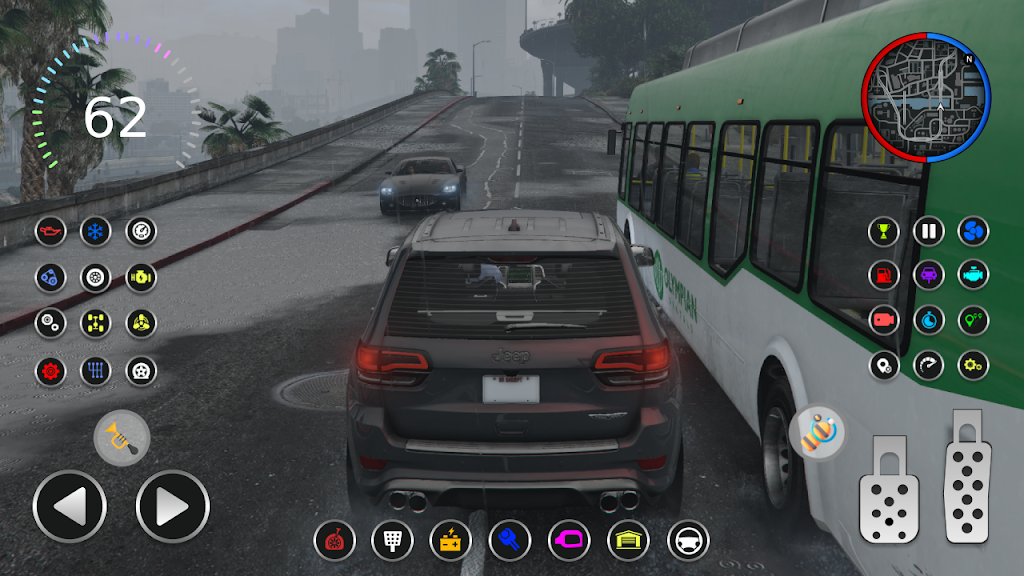Open the yellow gears settings icon

(x=973, y=365)
